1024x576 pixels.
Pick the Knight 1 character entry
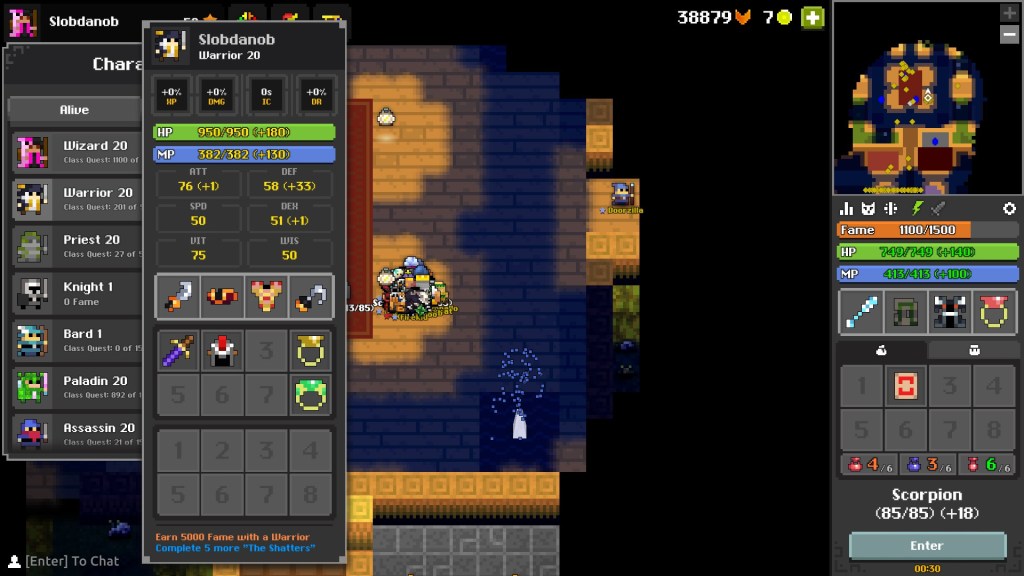[x=75, y=292]
